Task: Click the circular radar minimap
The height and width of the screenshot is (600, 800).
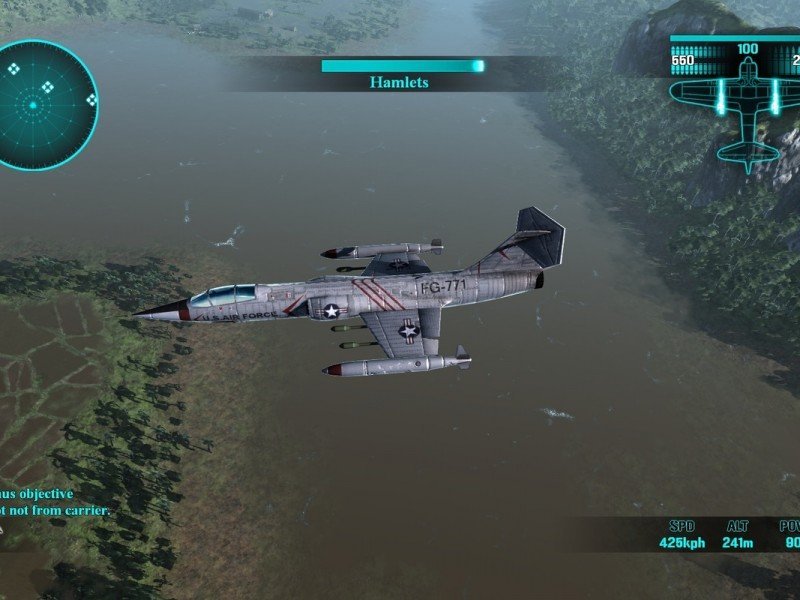Action: (x=46, y=104)
